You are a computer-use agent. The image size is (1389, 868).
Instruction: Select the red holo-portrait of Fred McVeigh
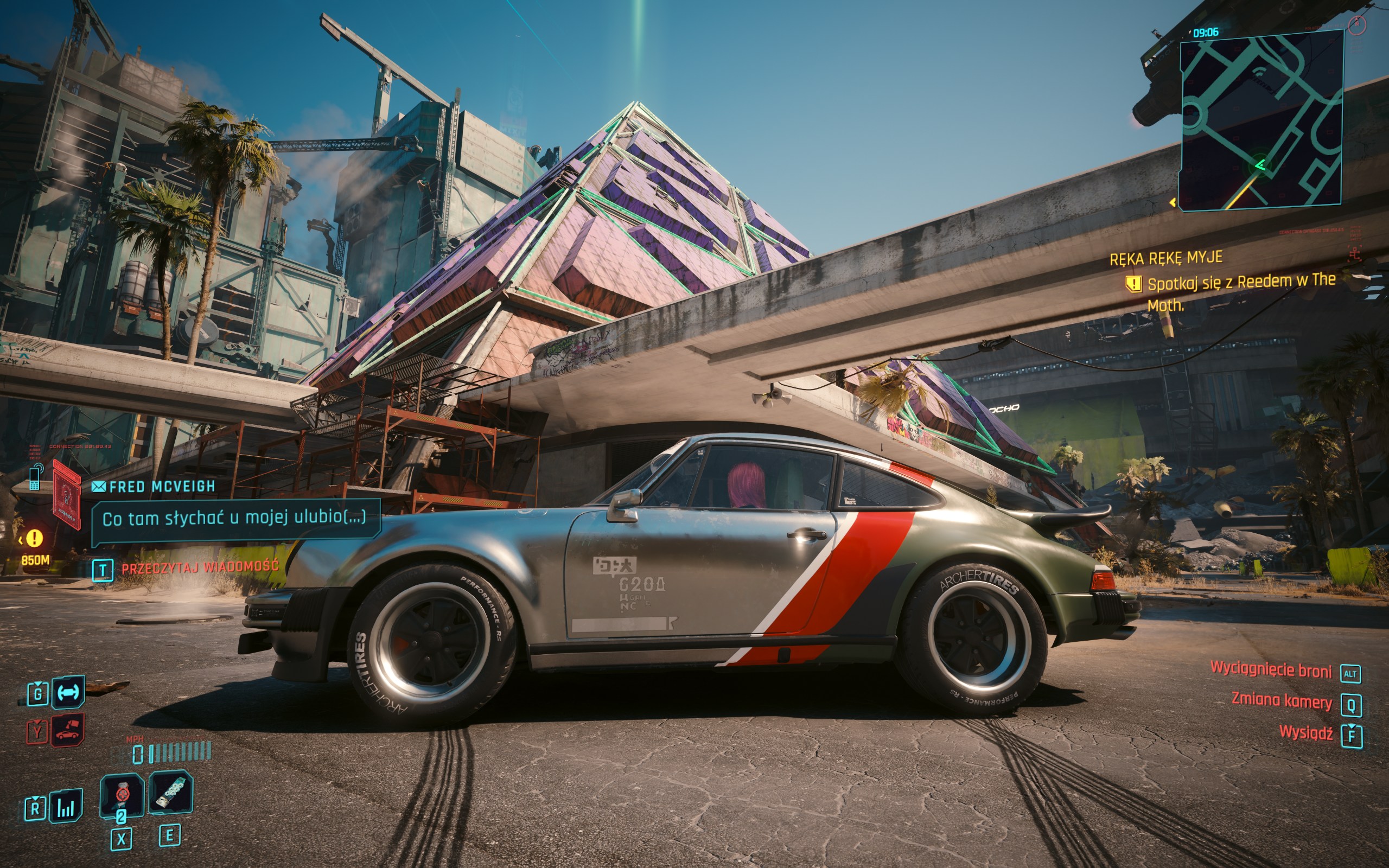click(67, 494)
